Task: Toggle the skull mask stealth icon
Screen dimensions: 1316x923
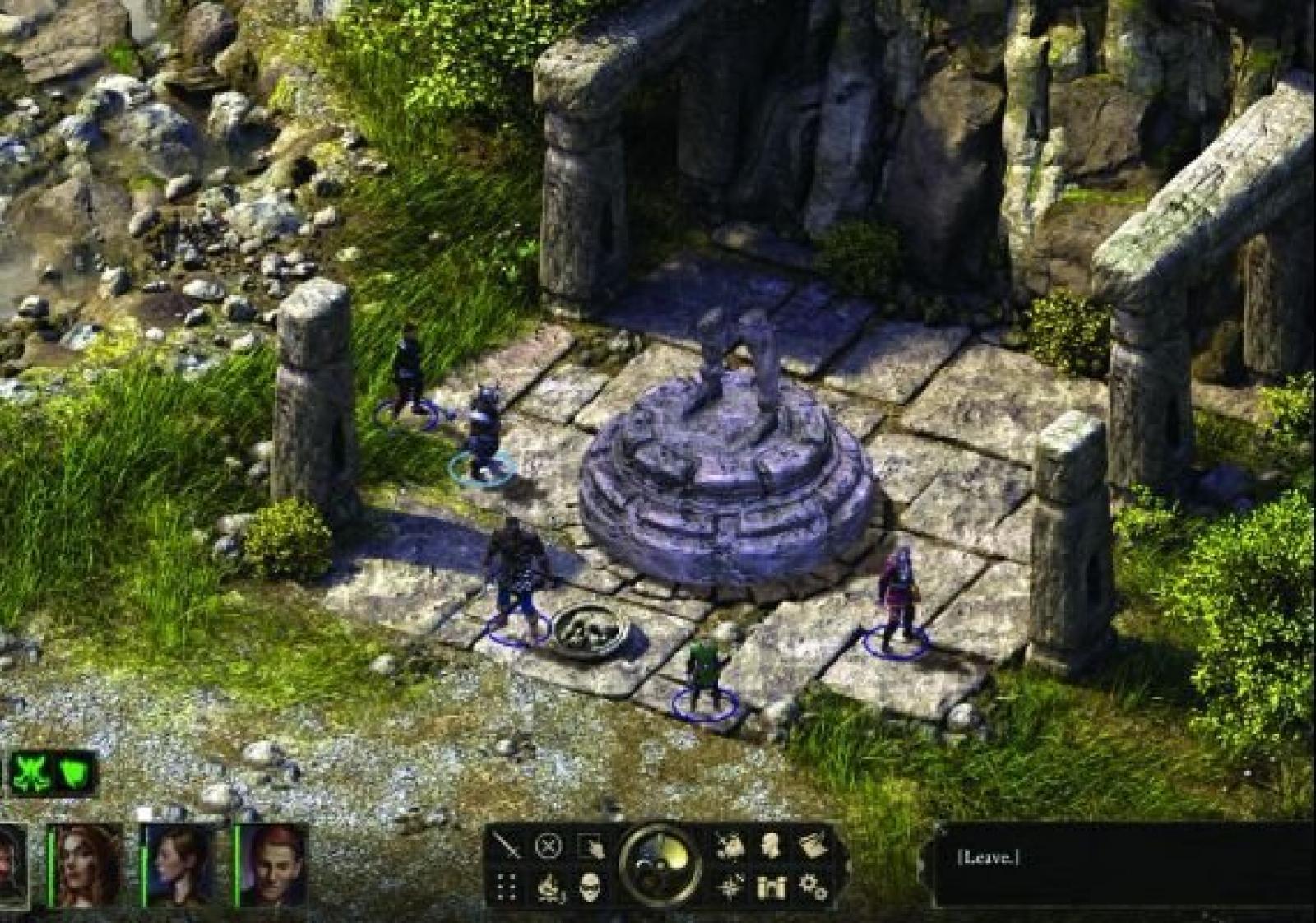Action: click(x=590, y=888)
